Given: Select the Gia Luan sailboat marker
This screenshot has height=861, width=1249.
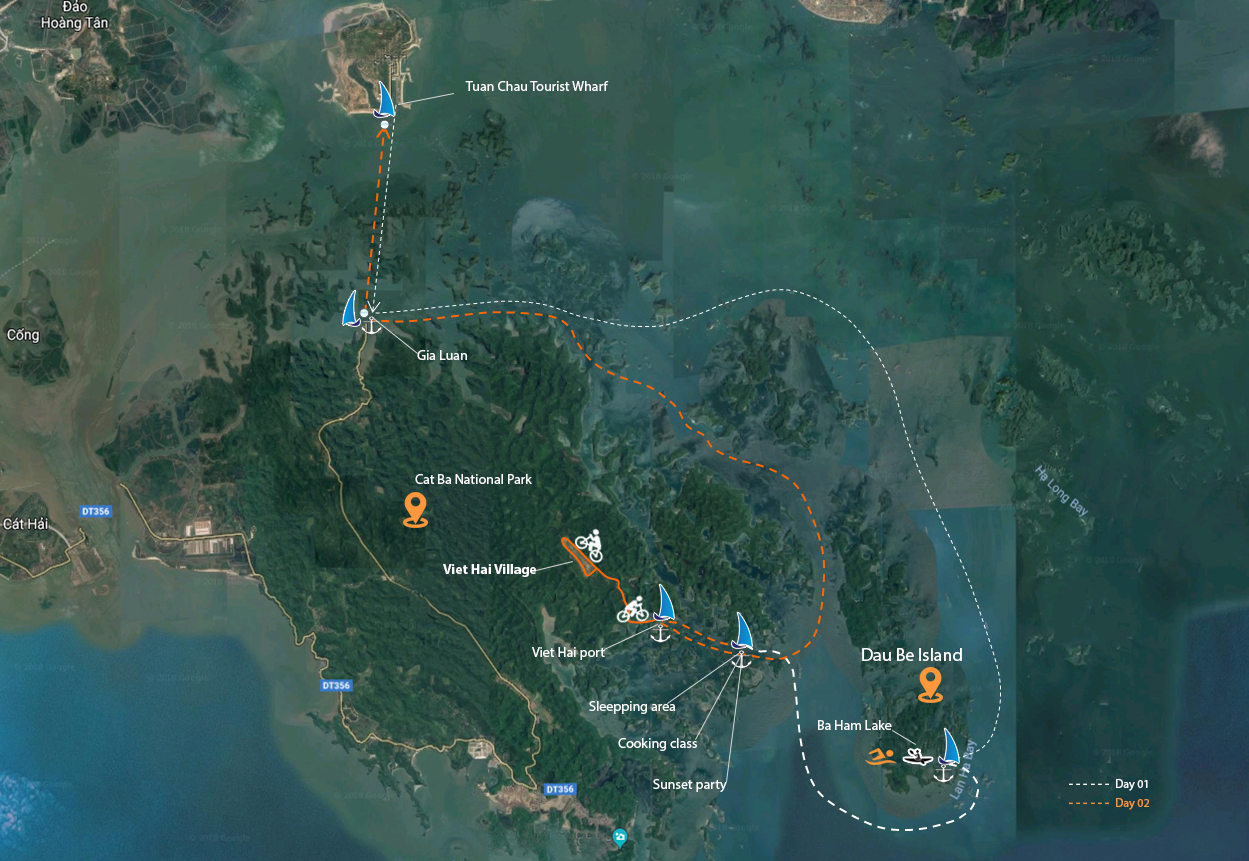Looking at the screenshot, I should pos(351,309).
